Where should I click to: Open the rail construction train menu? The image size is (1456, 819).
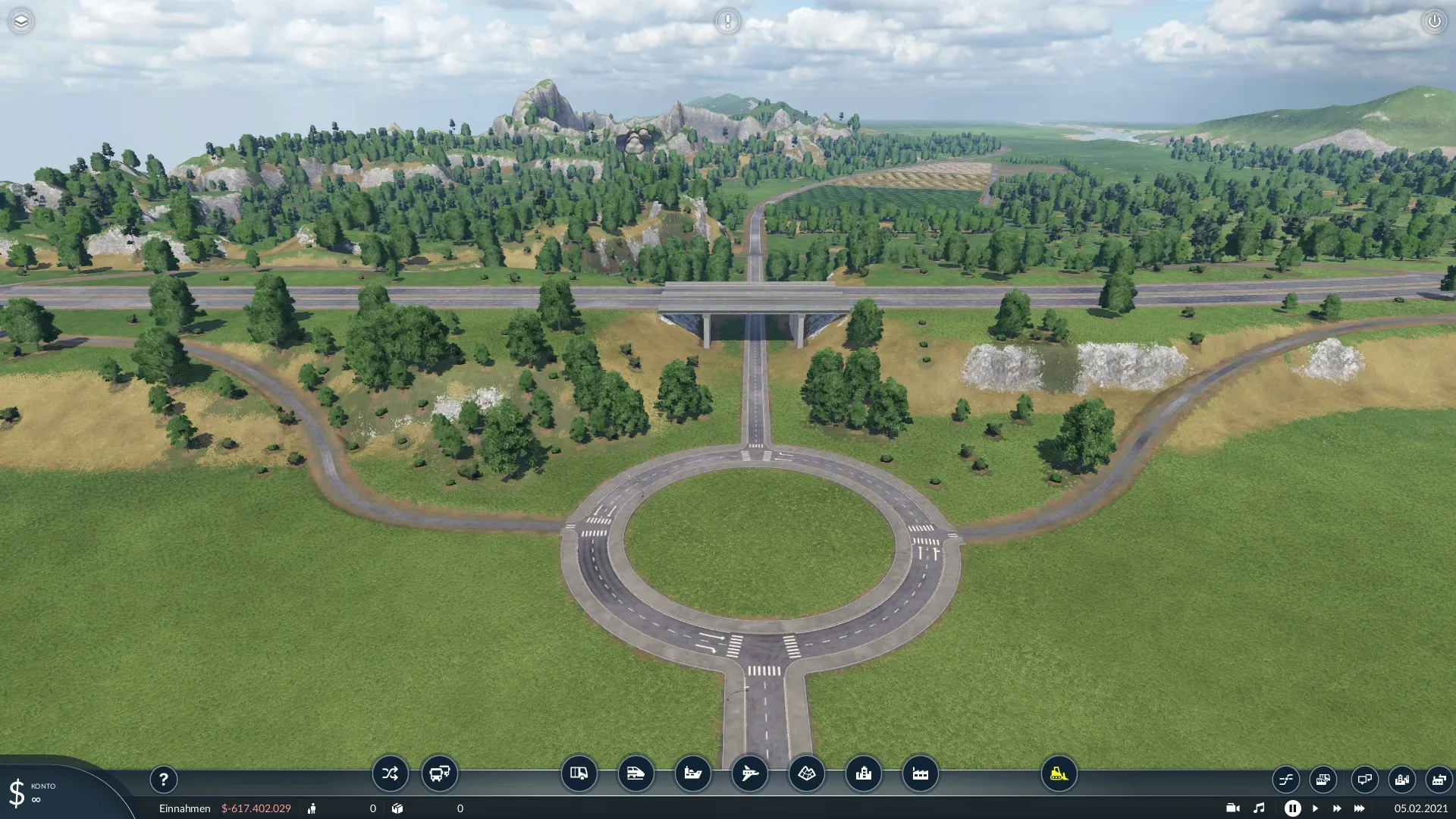pos(635,773)
